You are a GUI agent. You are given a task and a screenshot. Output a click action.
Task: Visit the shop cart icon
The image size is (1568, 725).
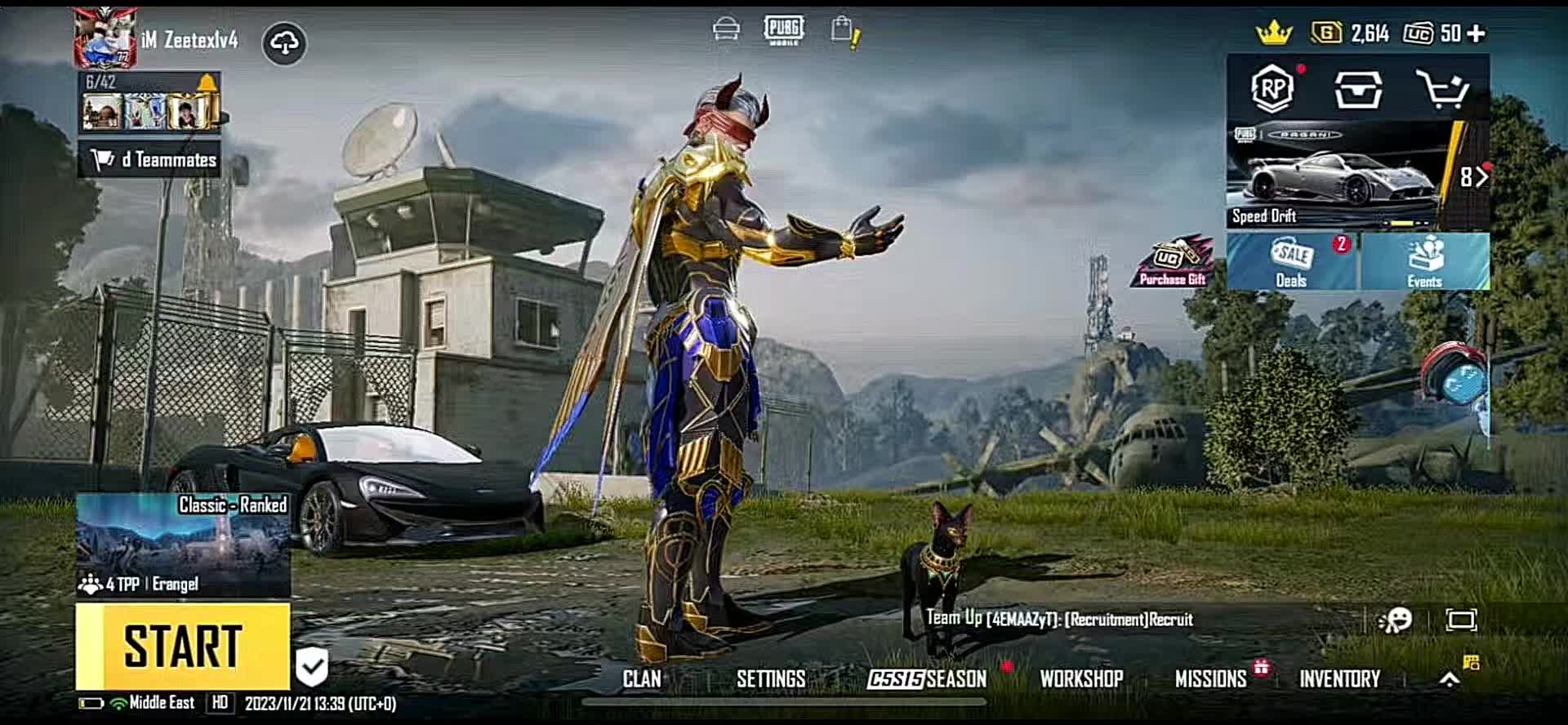tap(1443, 88)
